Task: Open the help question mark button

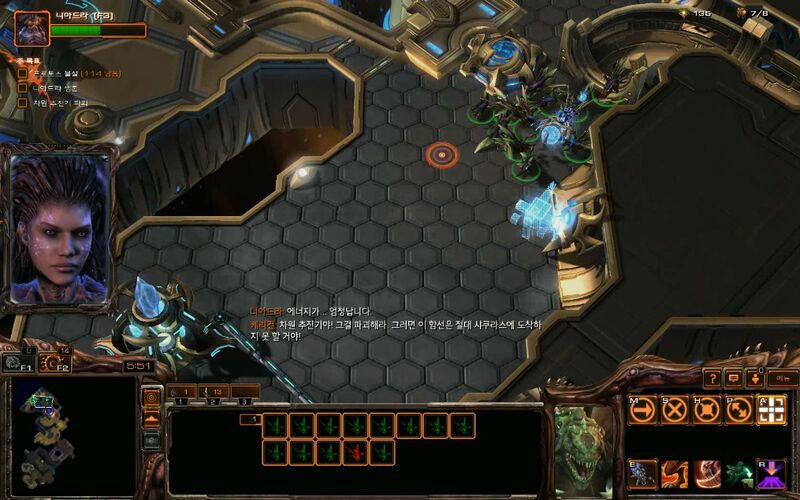Action: 711,378
